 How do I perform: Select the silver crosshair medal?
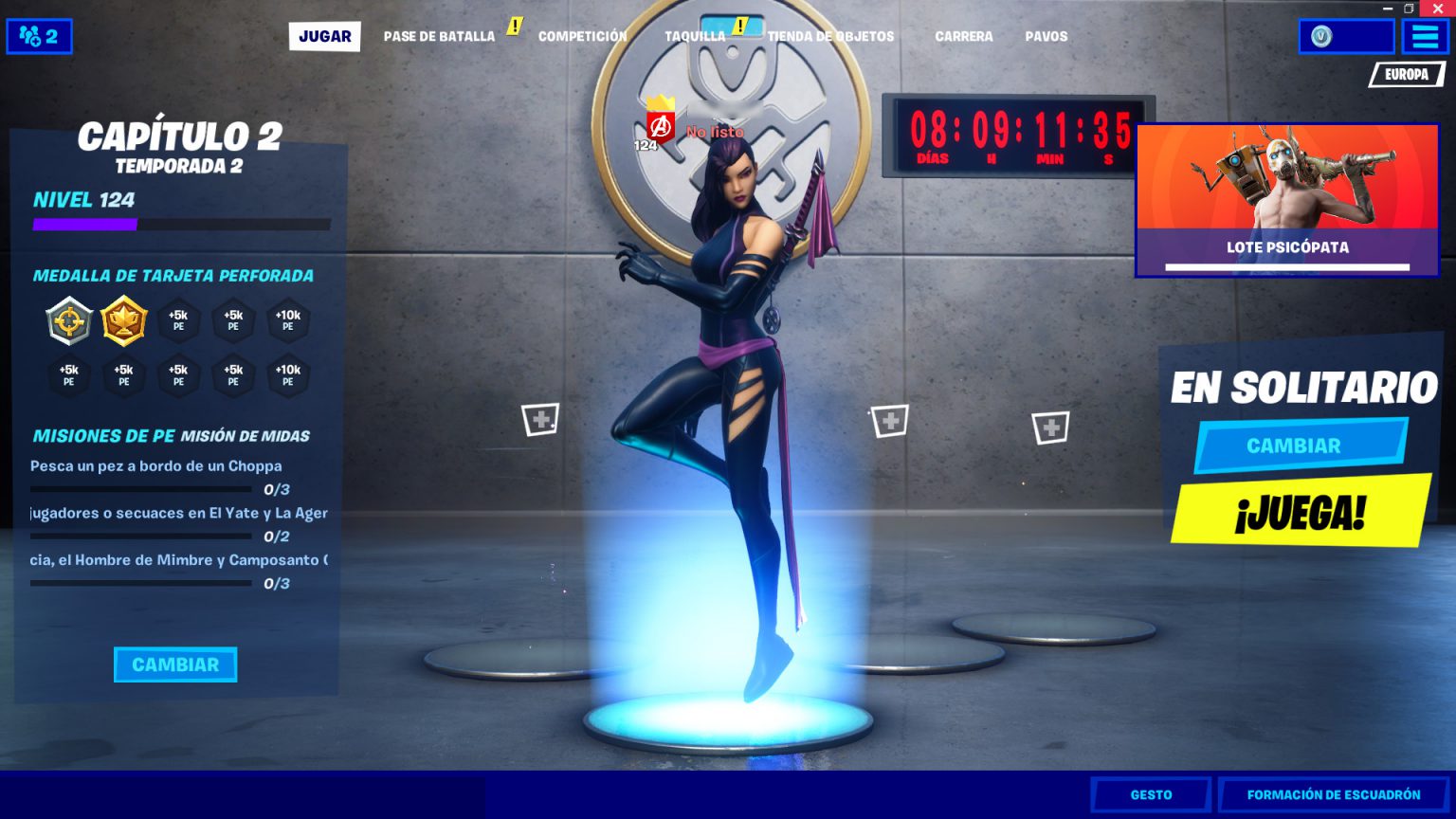pyautogui.click(x=69, y=320)
